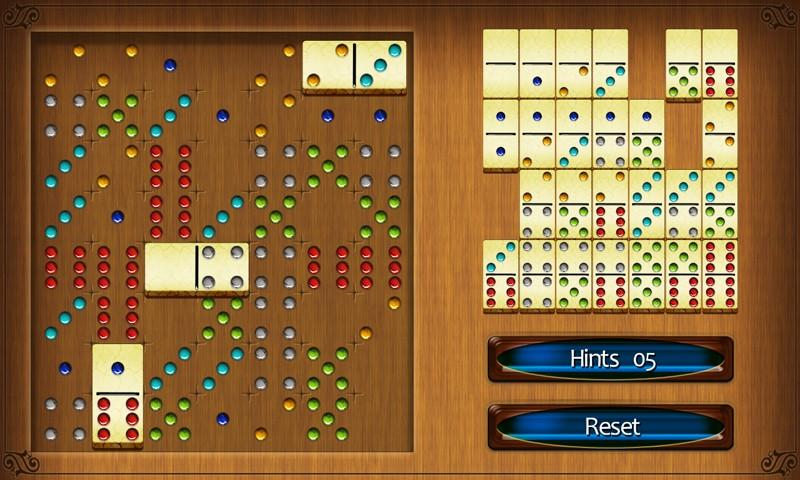The image size is (800, 480).
Task: Pick the blank and one-pip domino
Action: click(537, 64)
